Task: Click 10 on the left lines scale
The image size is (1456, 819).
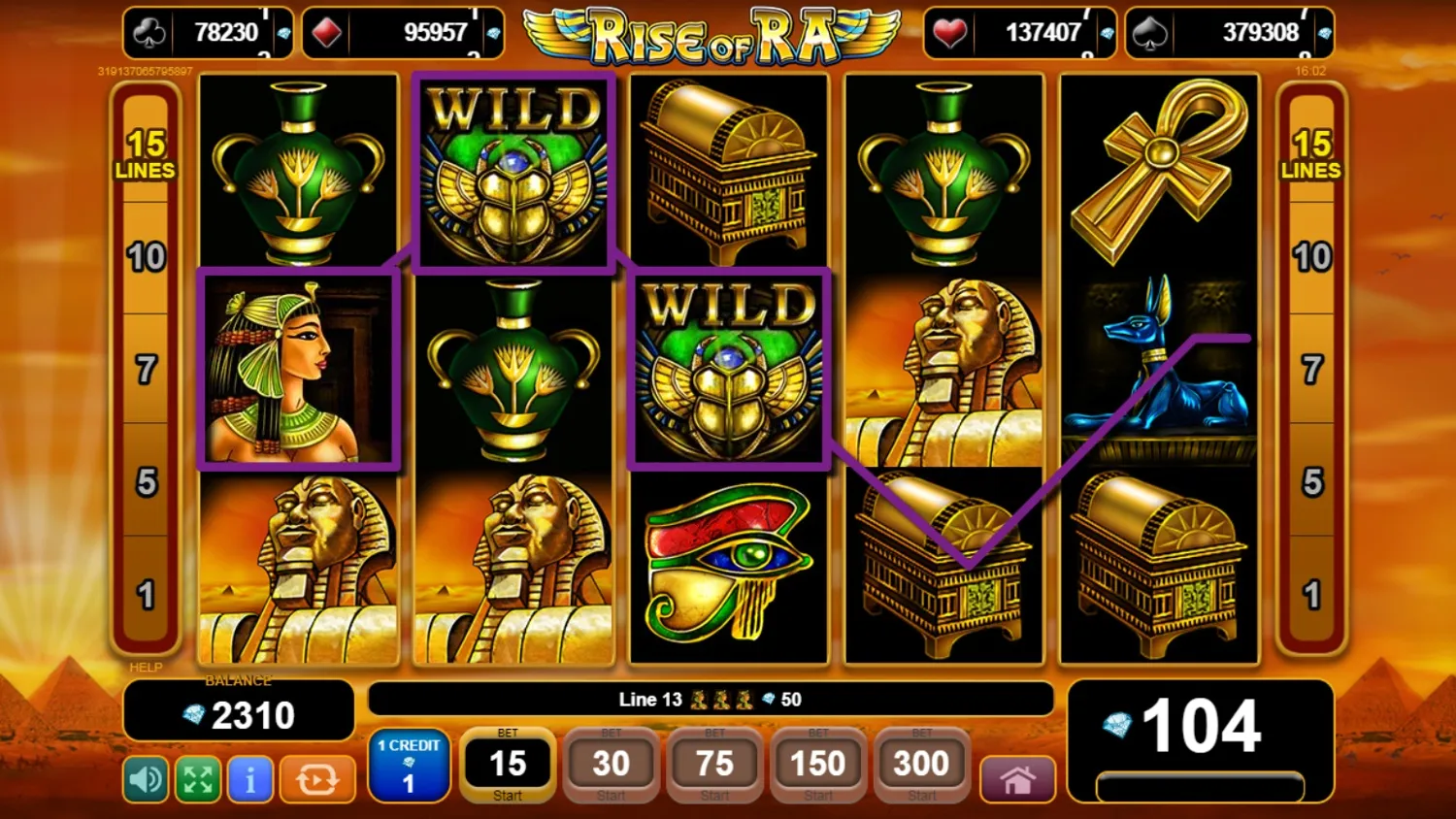Action: [148, 258]
